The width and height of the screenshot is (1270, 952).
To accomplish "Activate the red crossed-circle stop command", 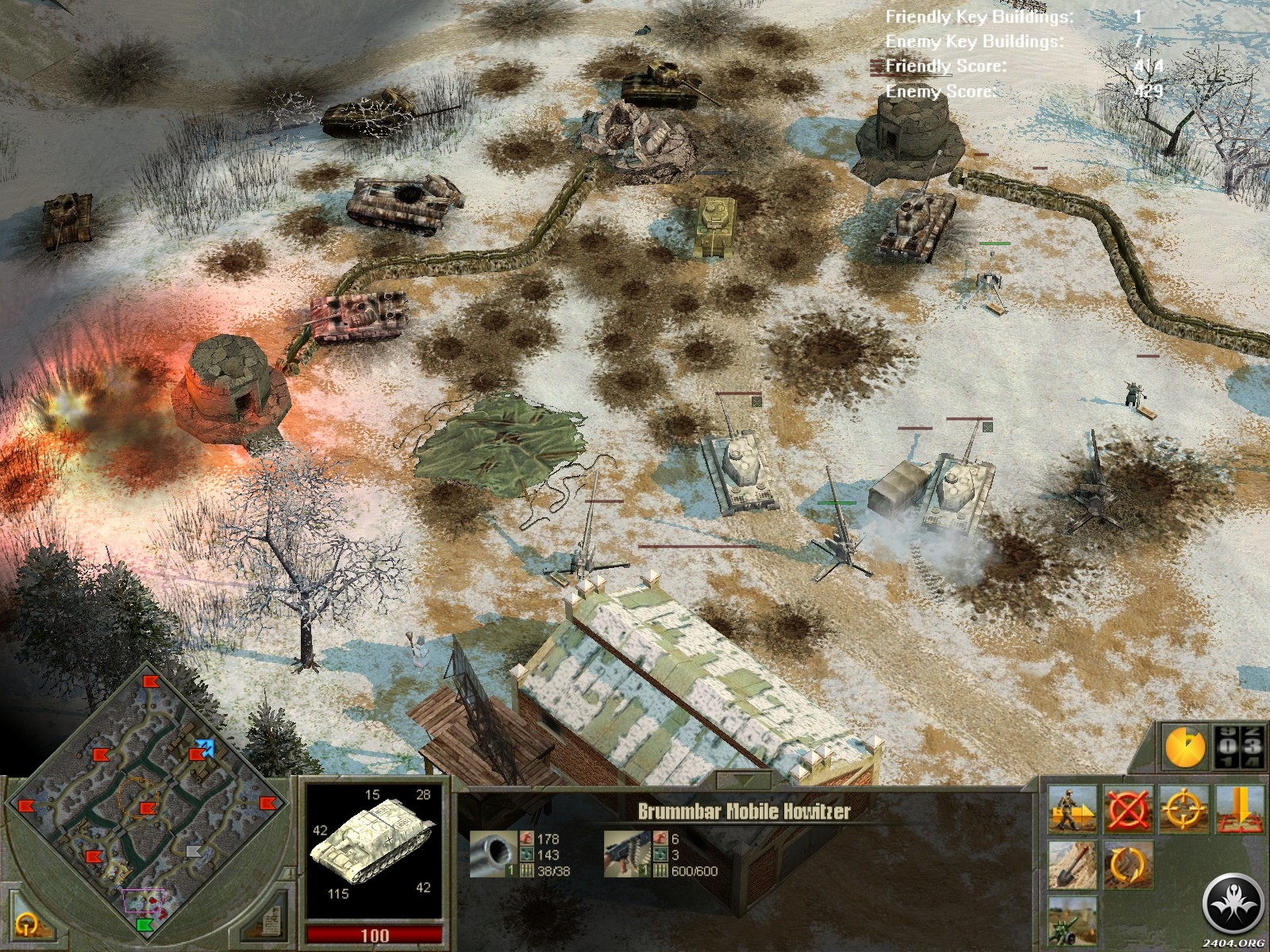I will (x=1128, y=809).
